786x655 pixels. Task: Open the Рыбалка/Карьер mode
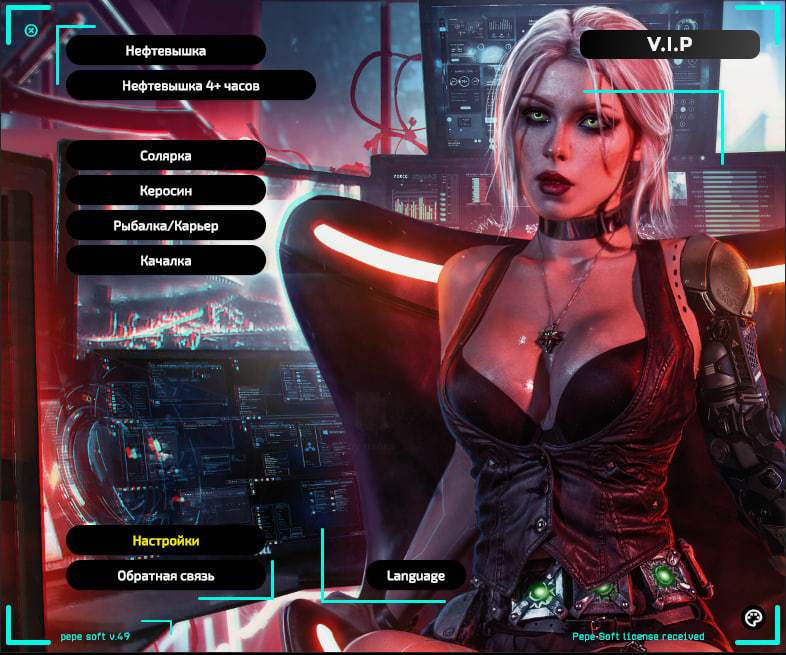pyautogui.click(x=166, y=225)
